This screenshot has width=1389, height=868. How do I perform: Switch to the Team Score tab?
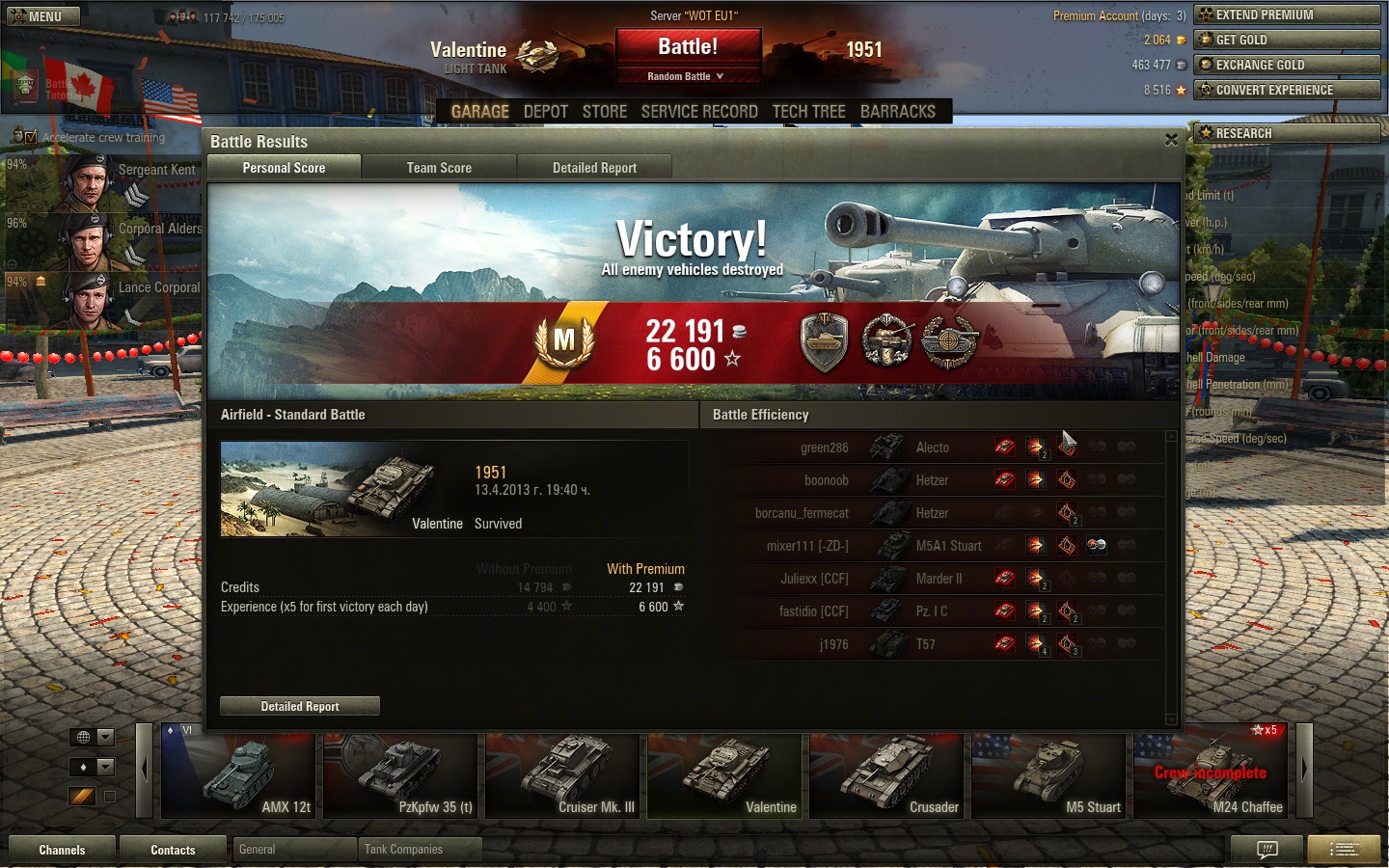click(x=439, y=168)
